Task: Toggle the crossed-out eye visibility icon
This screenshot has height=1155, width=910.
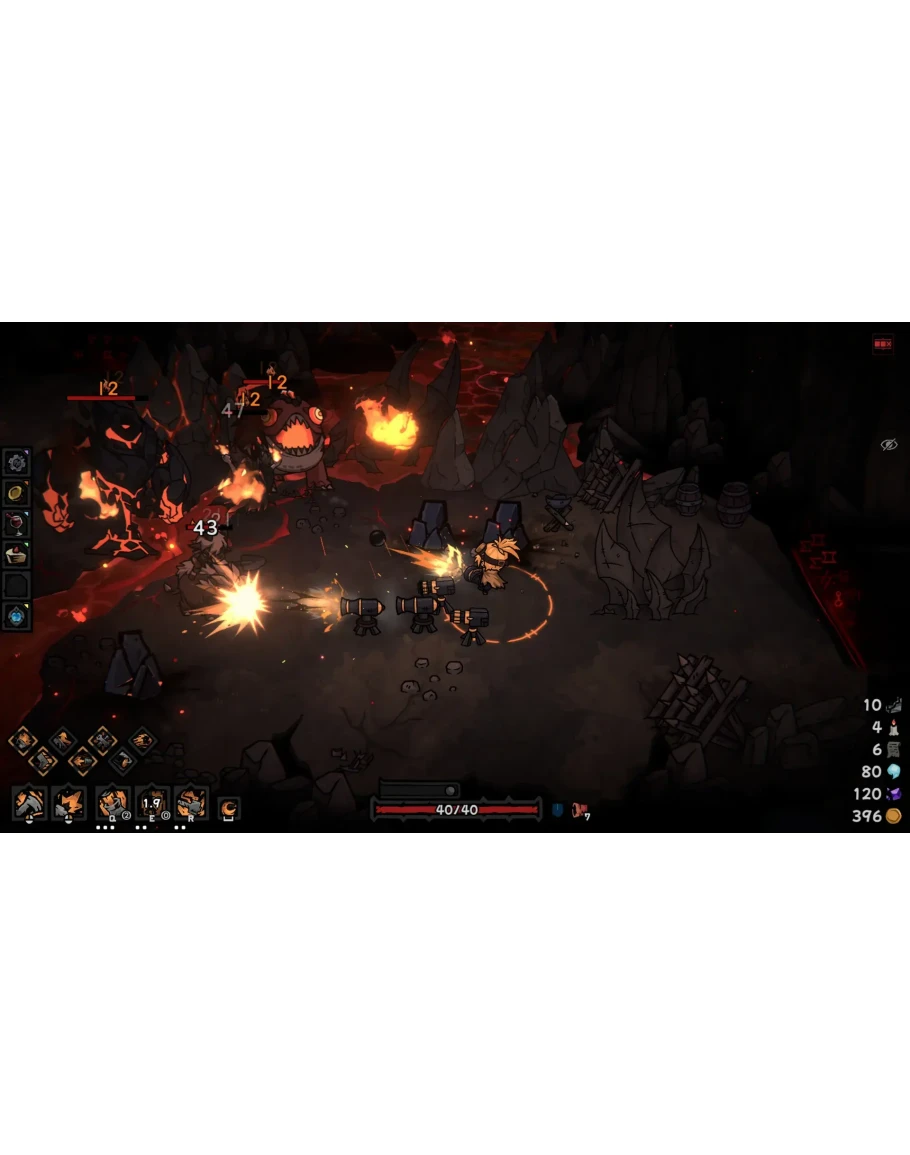Action: 888,444
